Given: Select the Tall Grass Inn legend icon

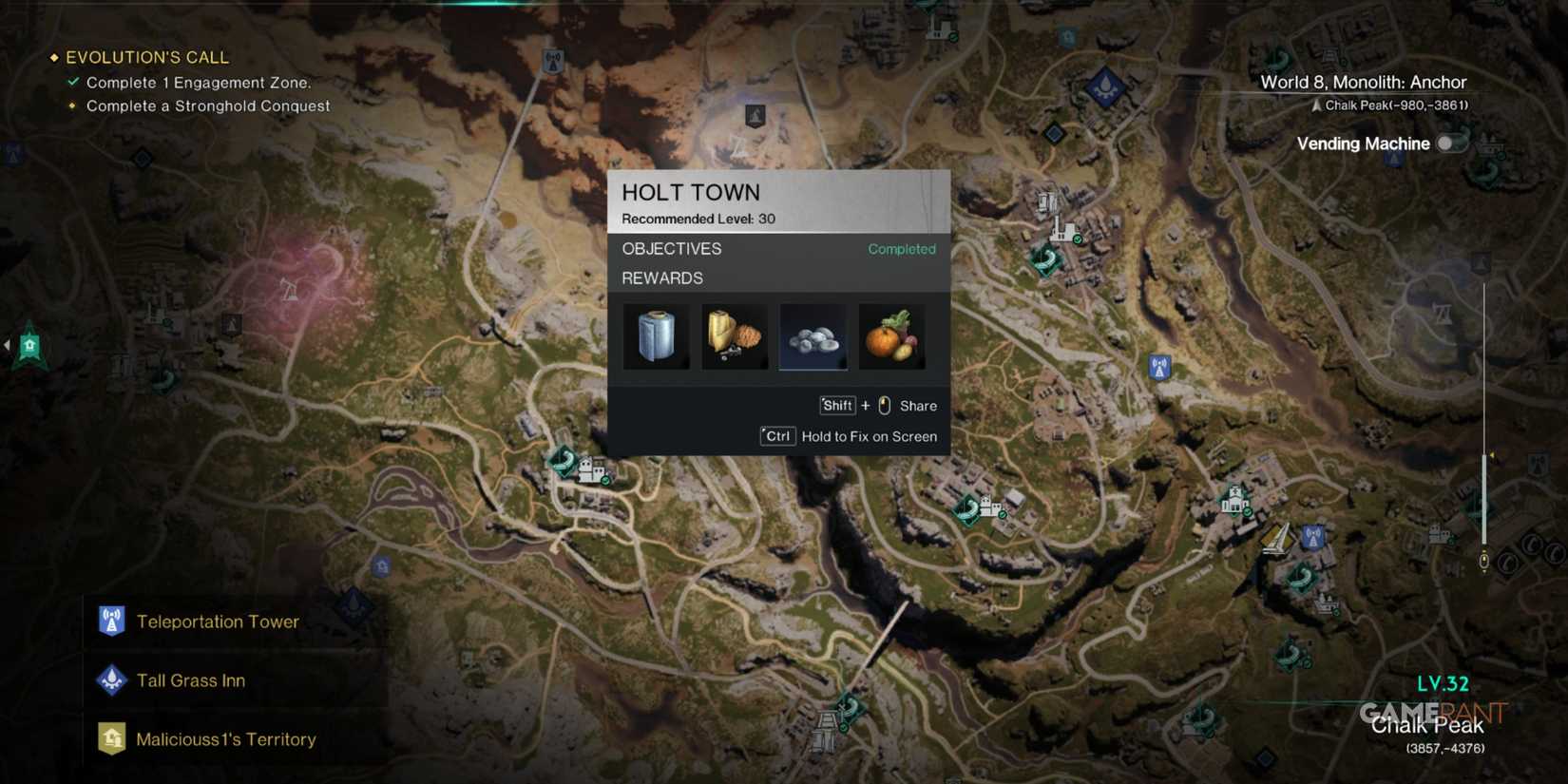Looking at the screenshot, I should [x=111, y=679].
